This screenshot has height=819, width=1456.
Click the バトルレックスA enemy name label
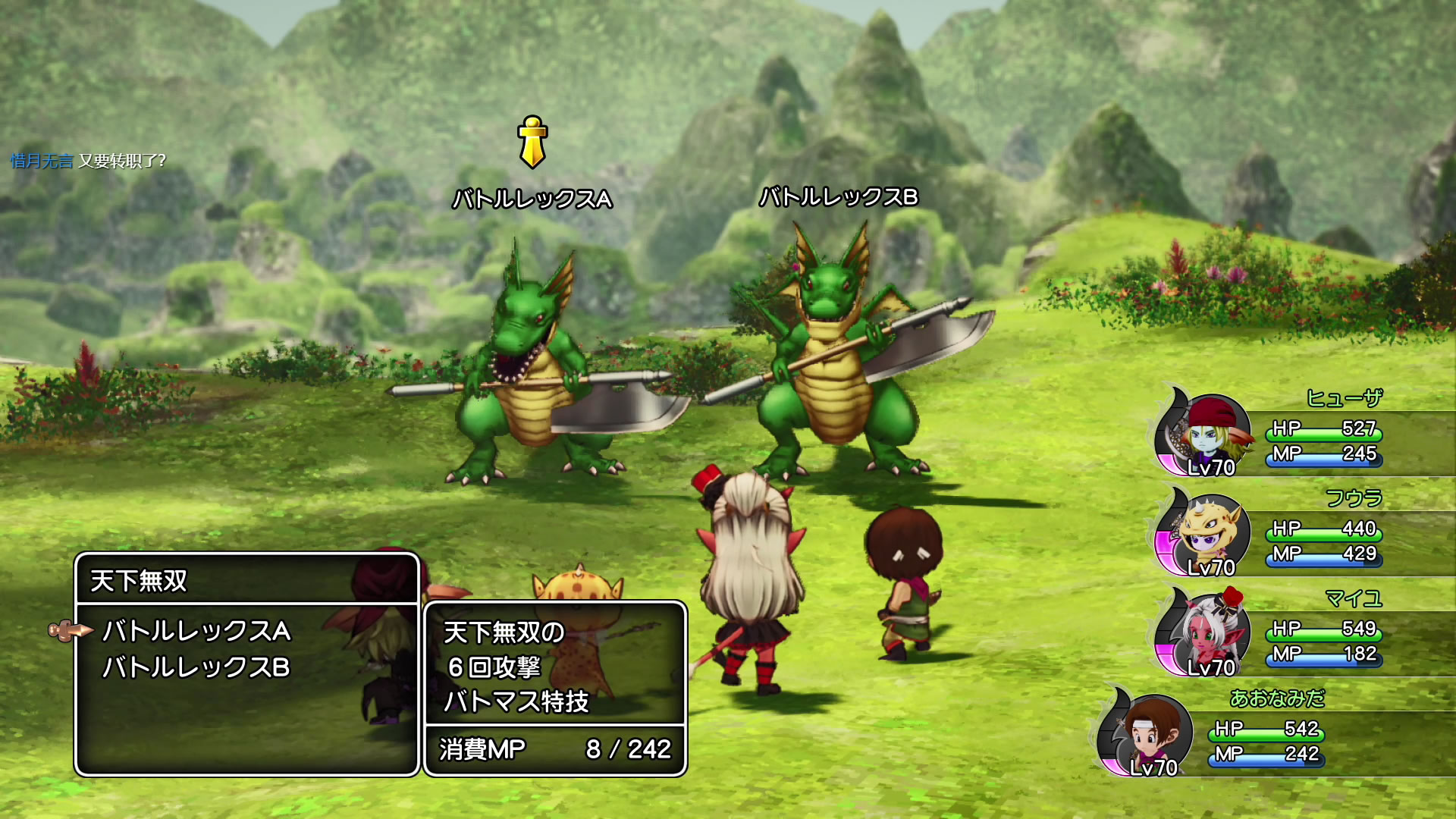(x=532, y=199)
